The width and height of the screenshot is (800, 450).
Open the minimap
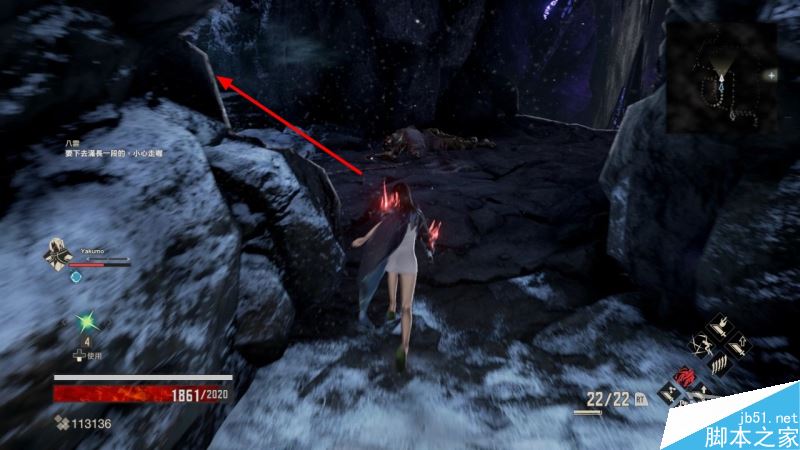click(x=722, y=78)
